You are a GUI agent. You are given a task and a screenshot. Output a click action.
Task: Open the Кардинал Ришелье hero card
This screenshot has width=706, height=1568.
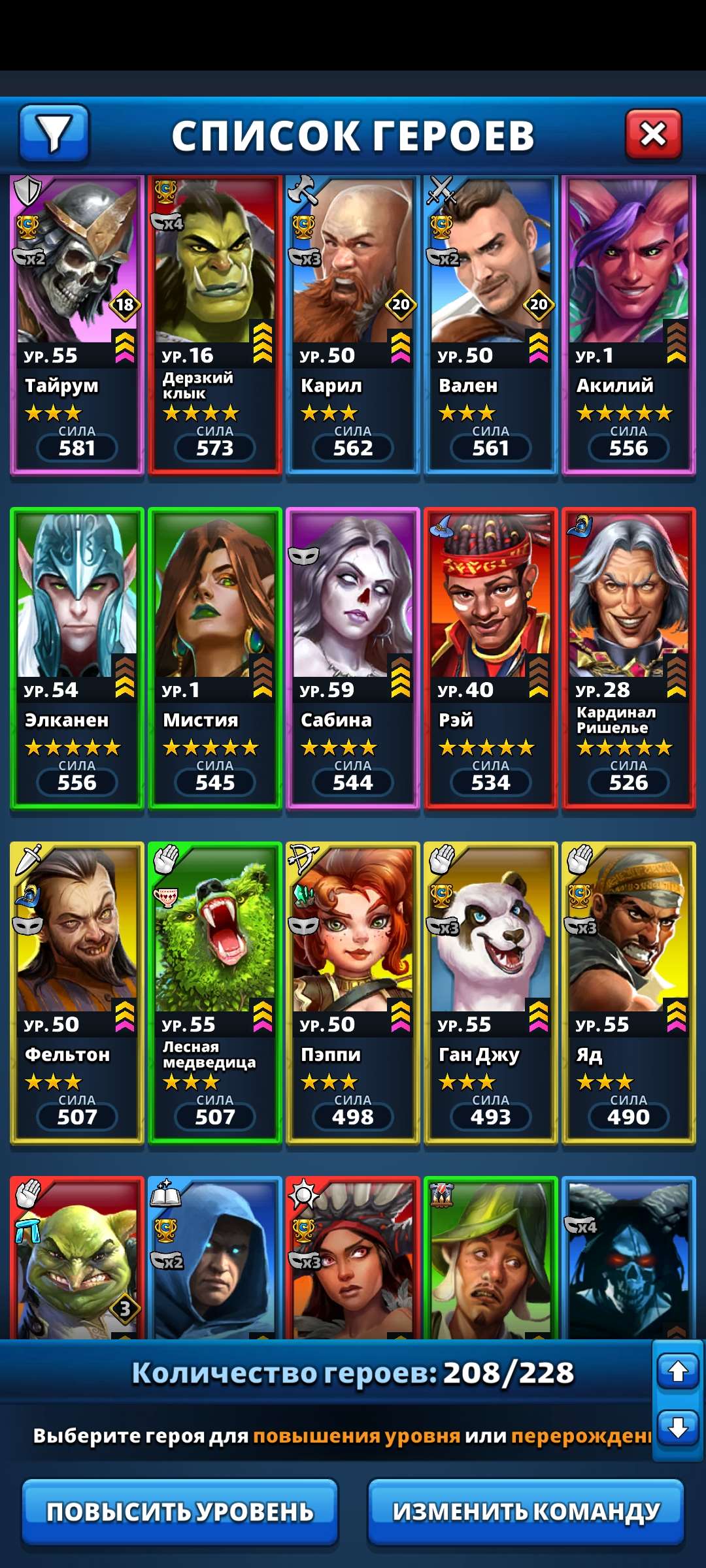pyautogui.click(x=629, y=659)
